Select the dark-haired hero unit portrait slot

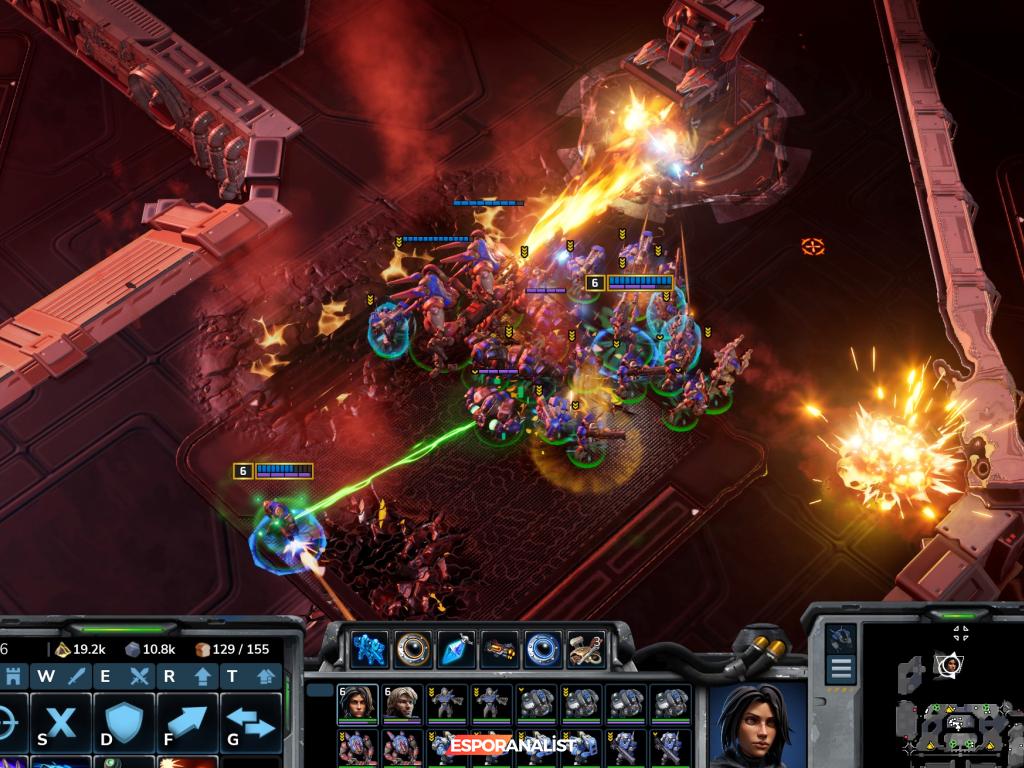click(x=357, y=703)
